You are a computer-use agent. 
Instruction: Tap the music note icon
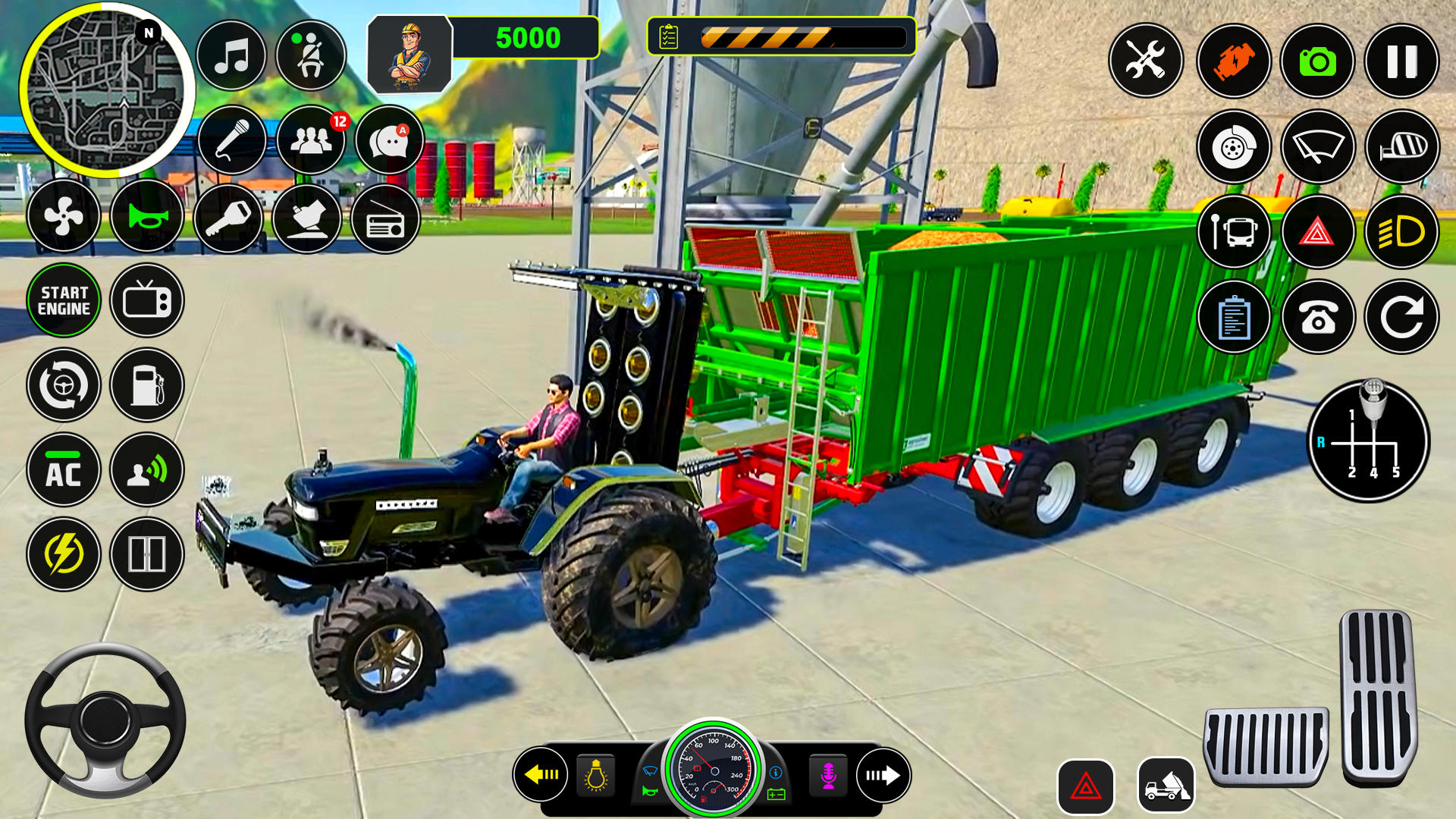[232, 55]
